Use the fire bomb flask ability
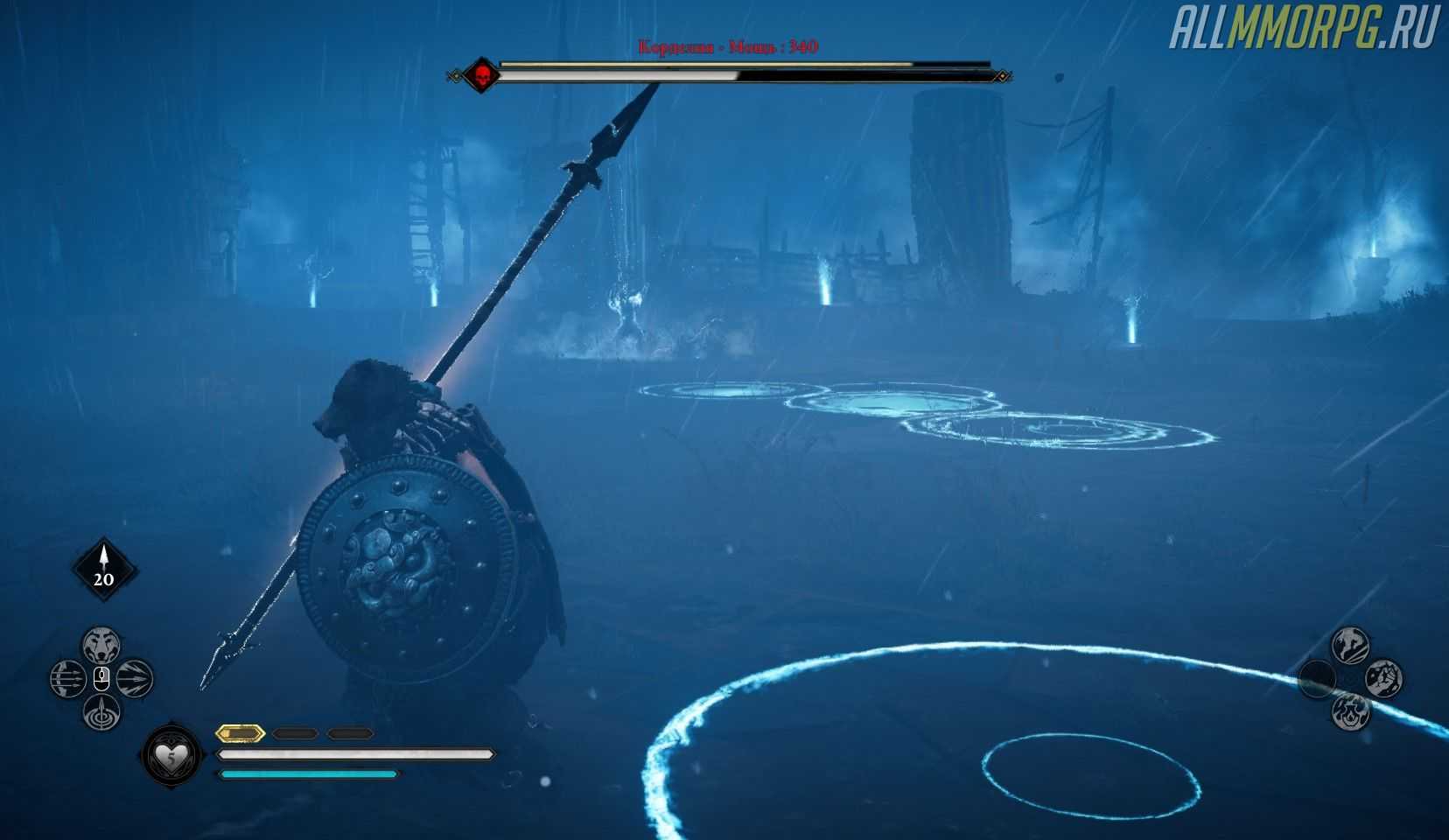The height and width of the screenshot is (840, 1449). [x=1350, y=710]
